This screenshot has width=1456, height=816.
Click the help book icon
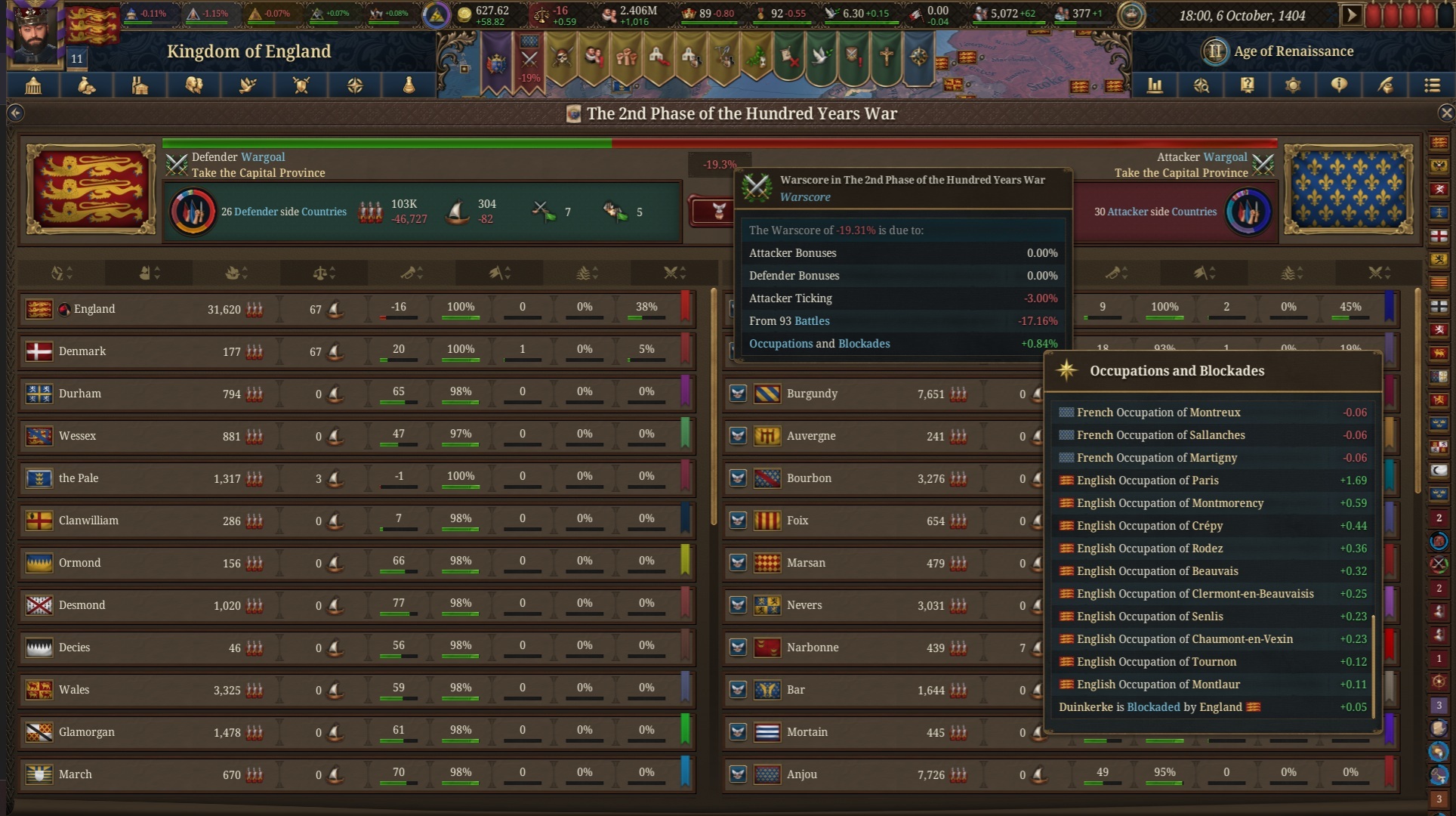point(1247,85)
